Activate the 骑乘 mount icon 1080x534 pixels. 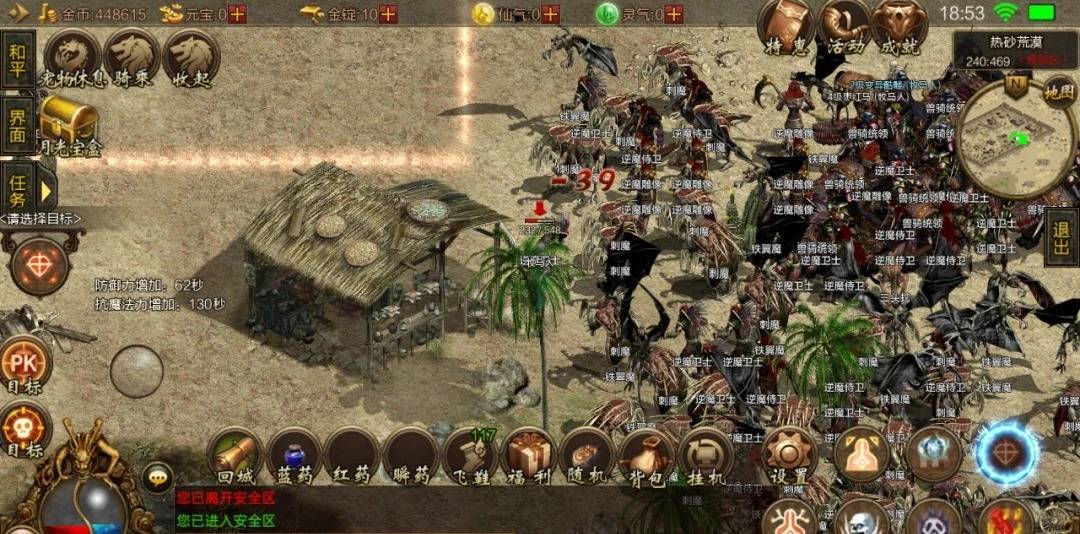click(132, 58)
